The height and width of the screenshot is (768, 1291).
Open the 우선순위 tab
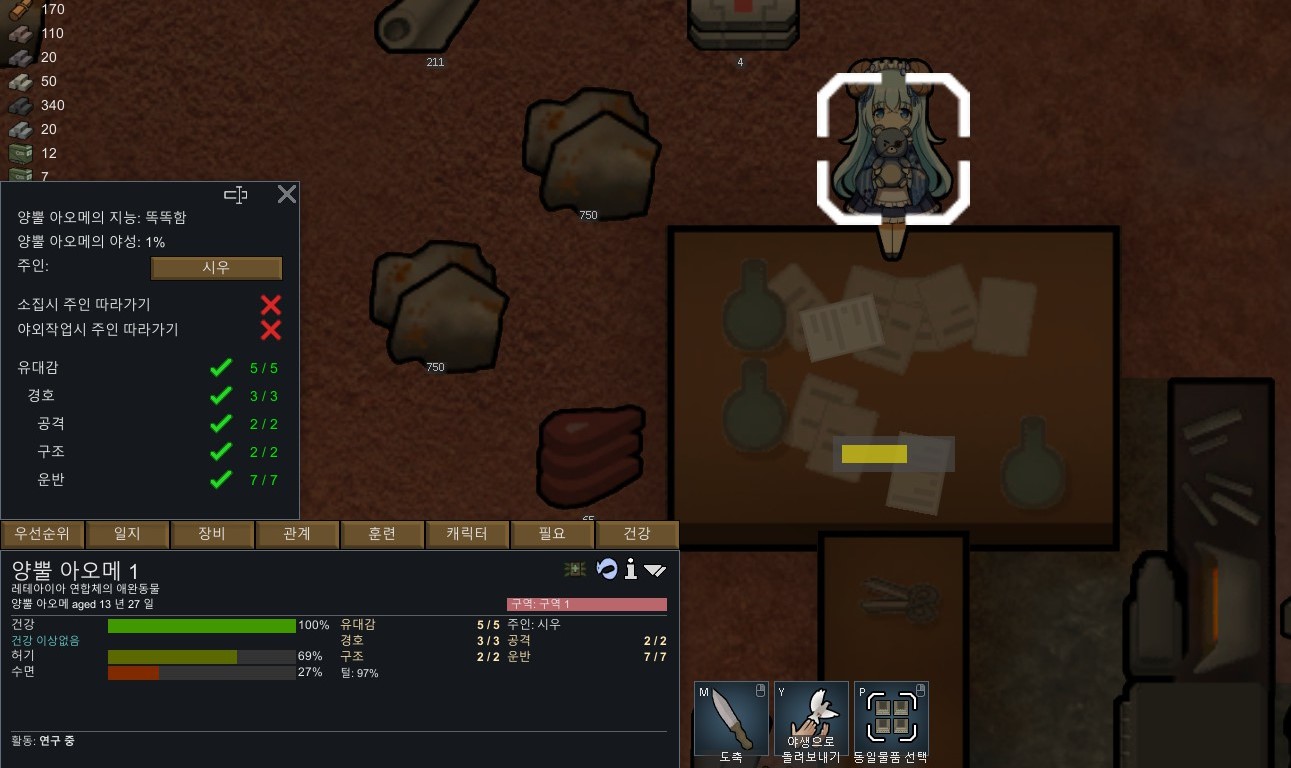(x=42, y=534)
